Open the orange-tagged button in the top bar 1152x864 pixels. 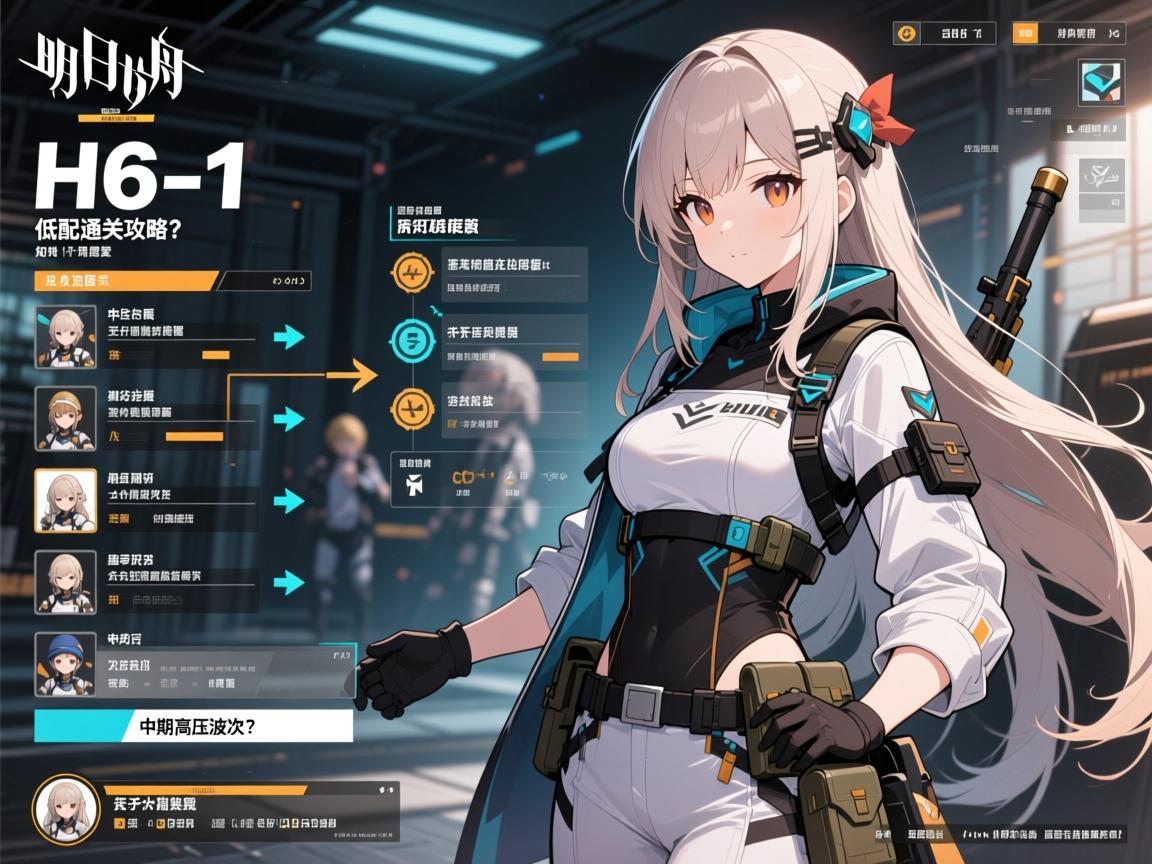pyautogui.click(x=1068, y=33)
